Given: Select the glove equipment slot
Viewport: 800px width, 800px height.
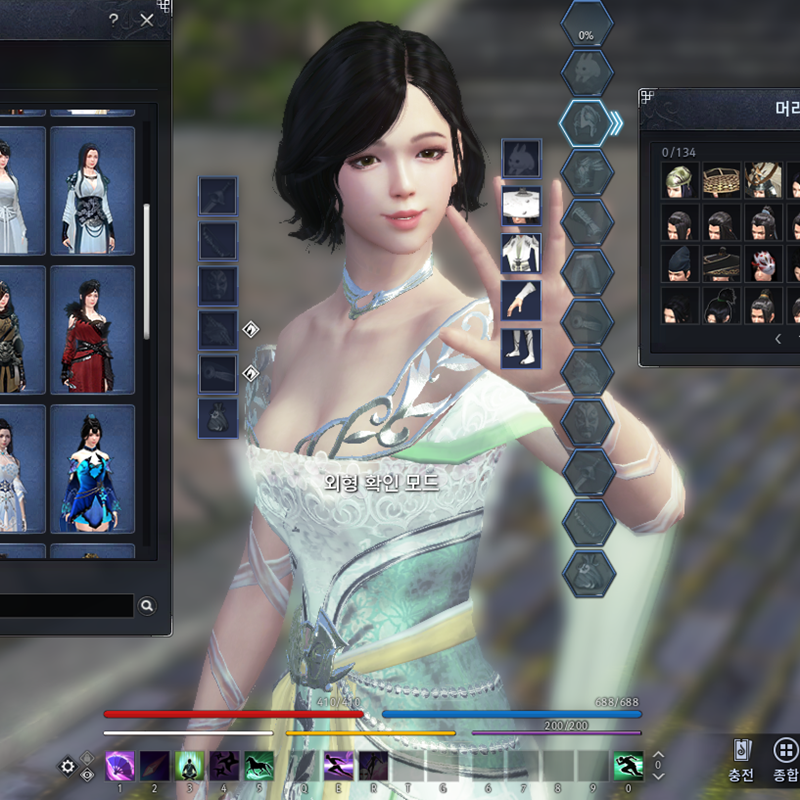Looking at the screenshot, I should pyautogui.click(x=521, y=300).
